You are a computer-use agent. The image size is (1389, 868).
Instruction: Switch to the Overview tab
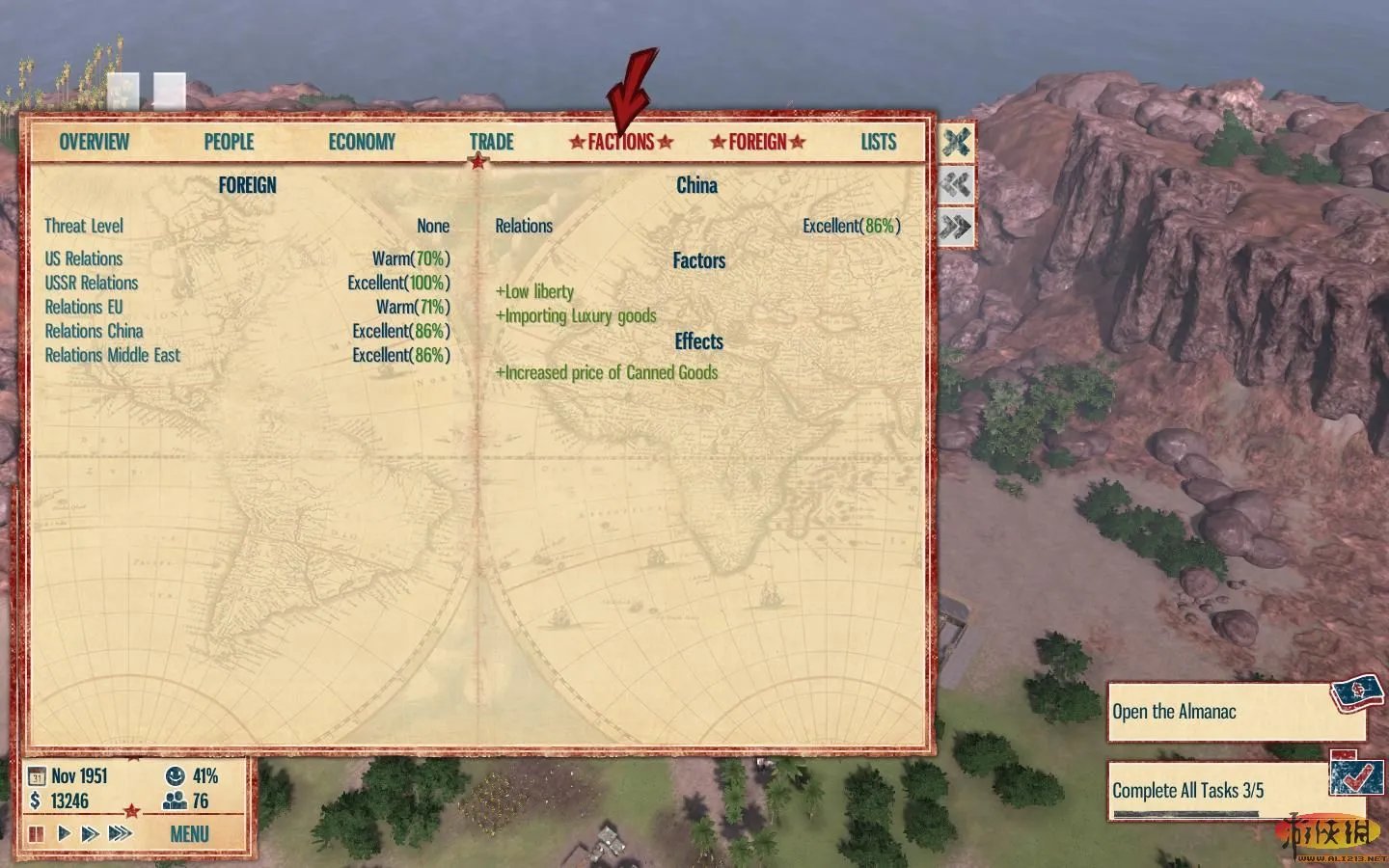[94, 142]
